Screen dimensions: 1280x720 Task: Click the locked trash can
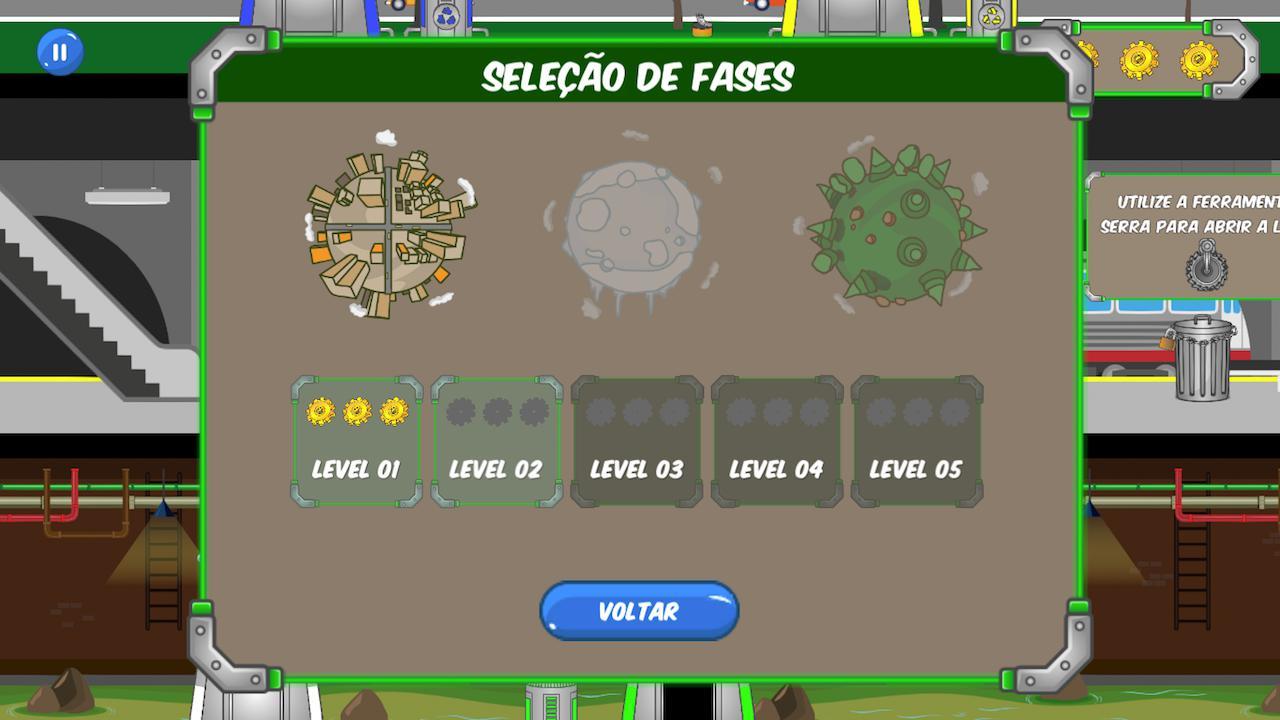(x=1200, y=360)
